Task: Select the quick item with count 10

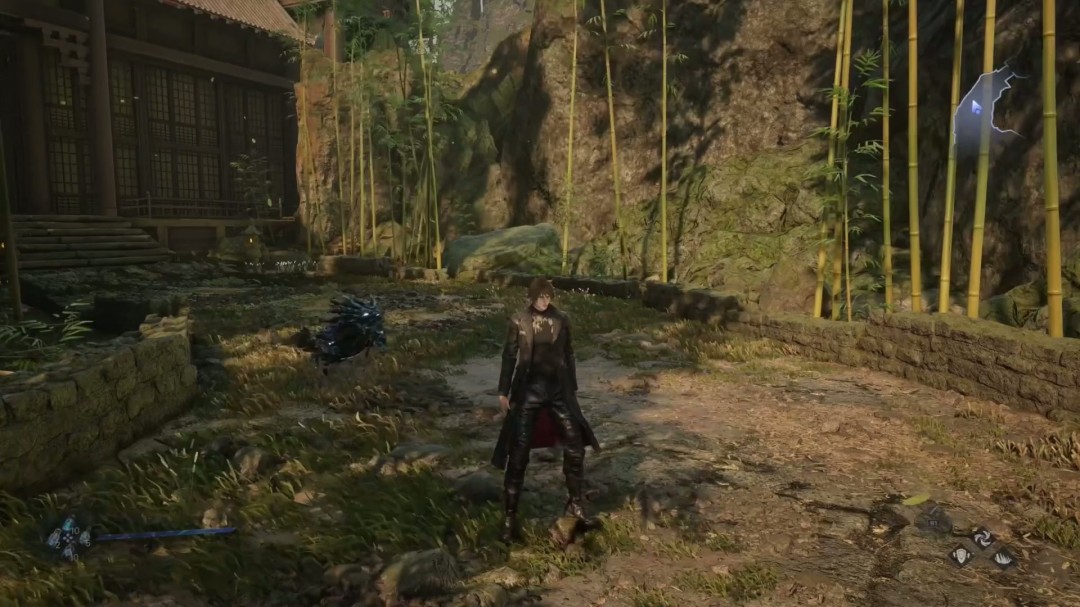Action: 68,524
